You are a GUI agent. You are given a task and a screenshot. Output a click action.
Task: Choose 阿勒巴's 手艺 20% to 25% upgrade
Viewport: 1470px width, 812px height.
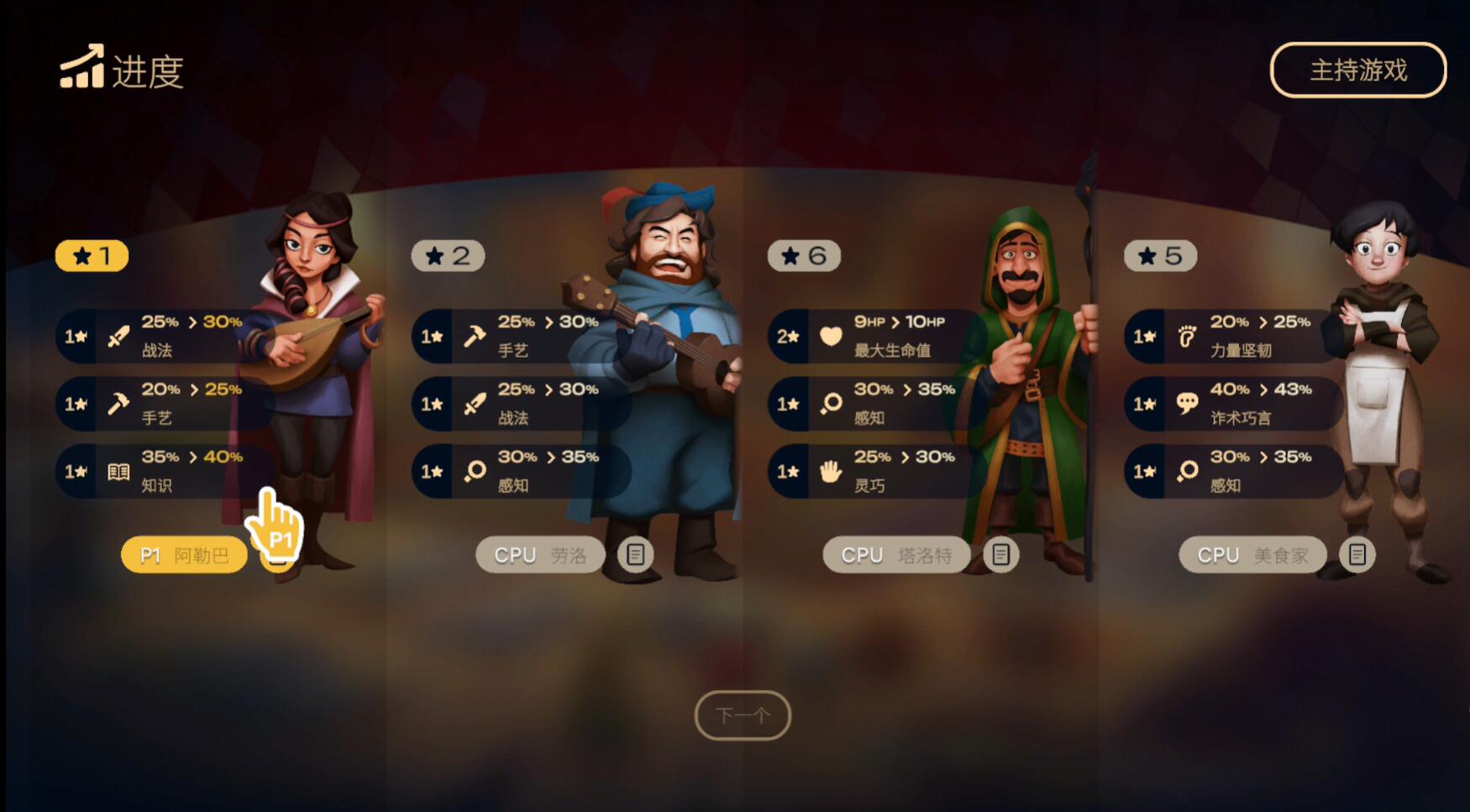click(x=164, y=404)
